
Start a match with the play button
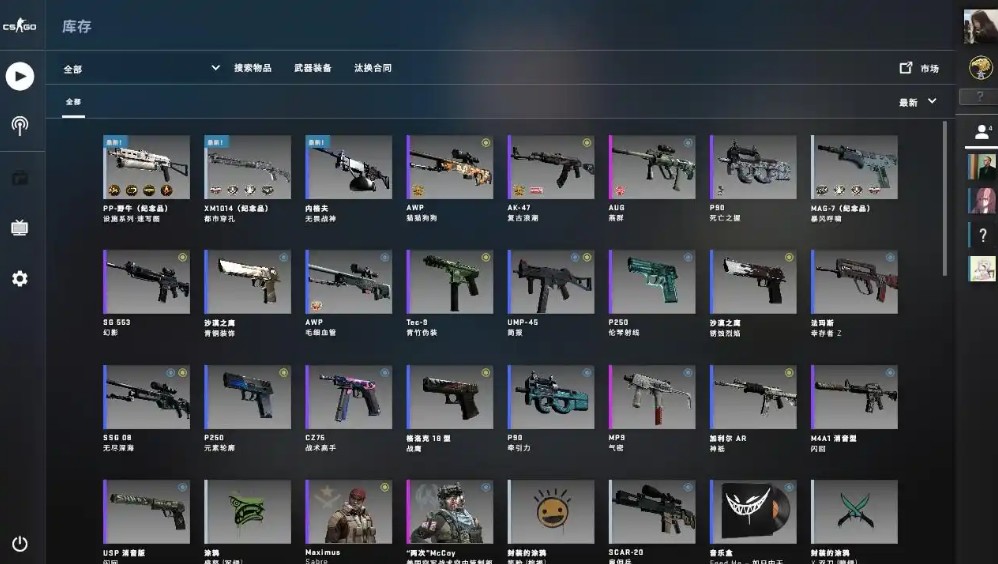[20, 76]
